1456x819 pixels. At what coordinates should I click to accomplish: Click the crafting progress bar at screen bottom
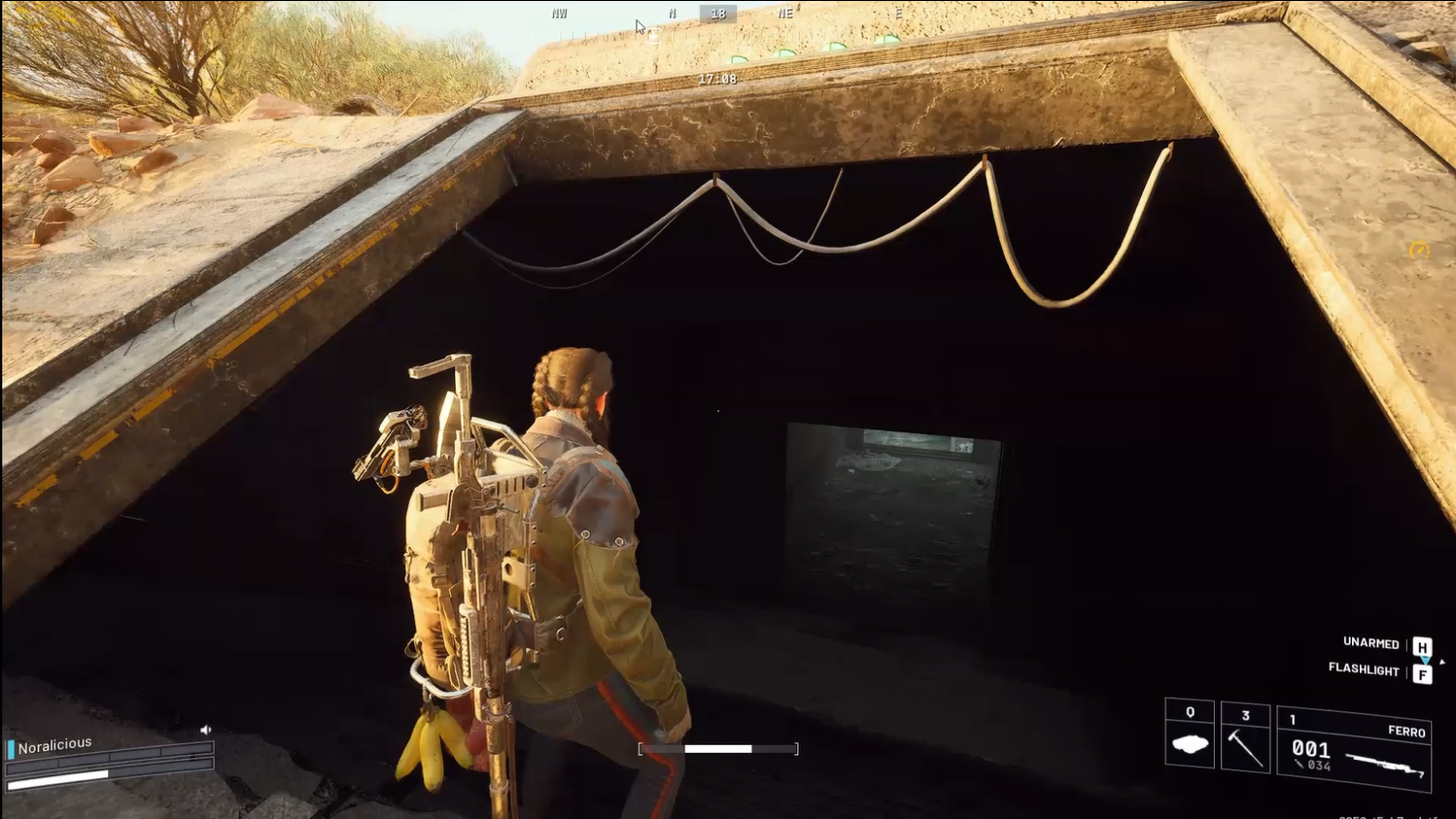click(x=719, y=748)
